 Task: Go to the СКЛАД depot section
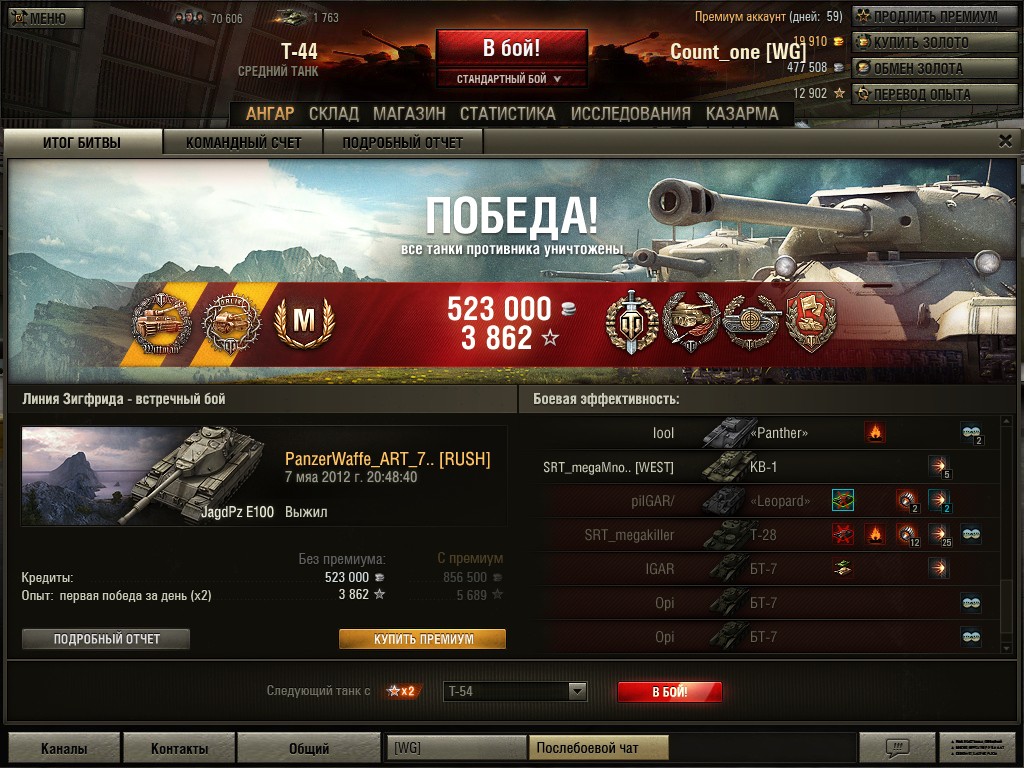pos(333,114)
